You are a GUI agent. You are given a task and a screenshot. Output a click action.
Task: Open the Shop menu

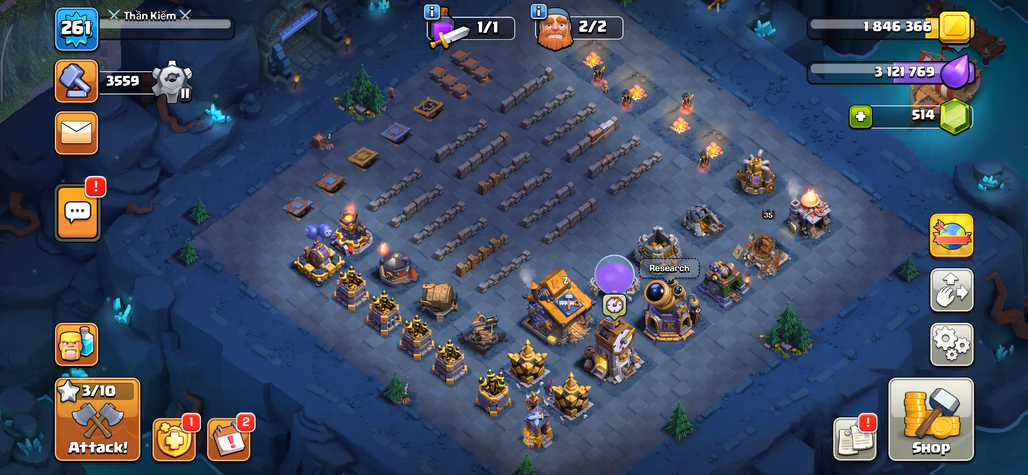tap(930, 420)
